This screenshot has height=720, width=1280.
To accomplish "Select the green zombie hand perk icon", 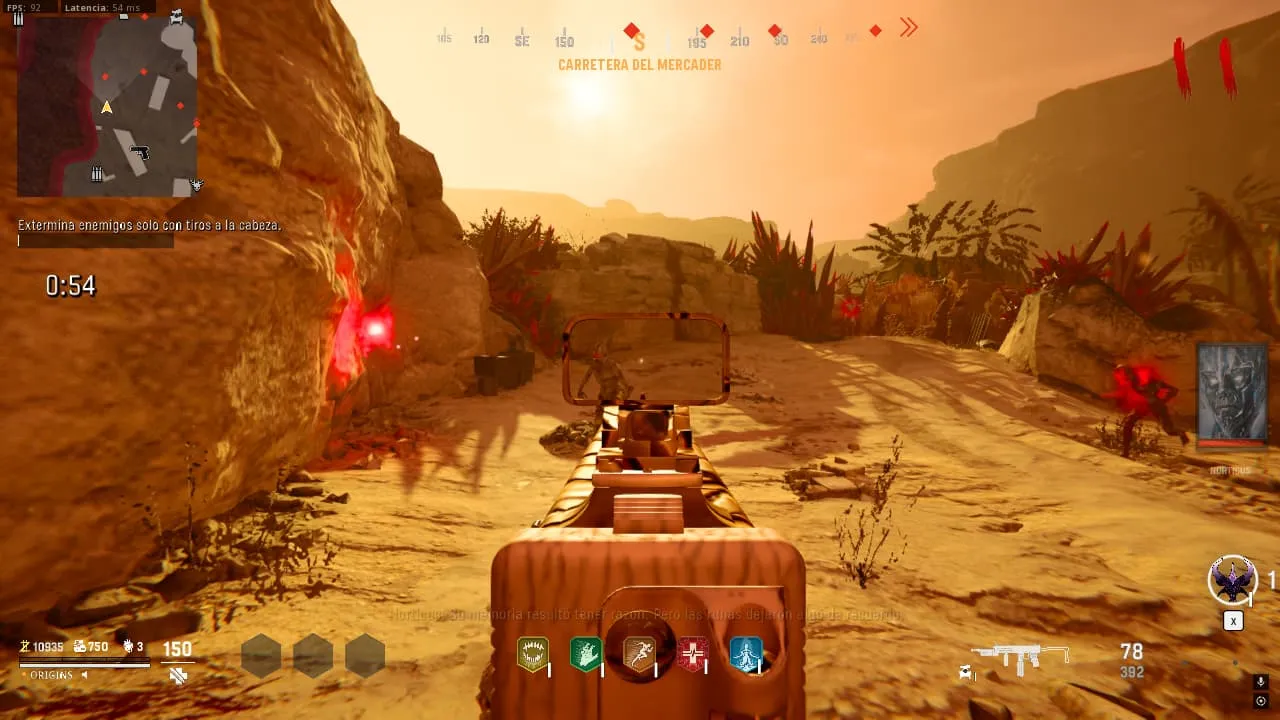I will click(x=585, y=655).
